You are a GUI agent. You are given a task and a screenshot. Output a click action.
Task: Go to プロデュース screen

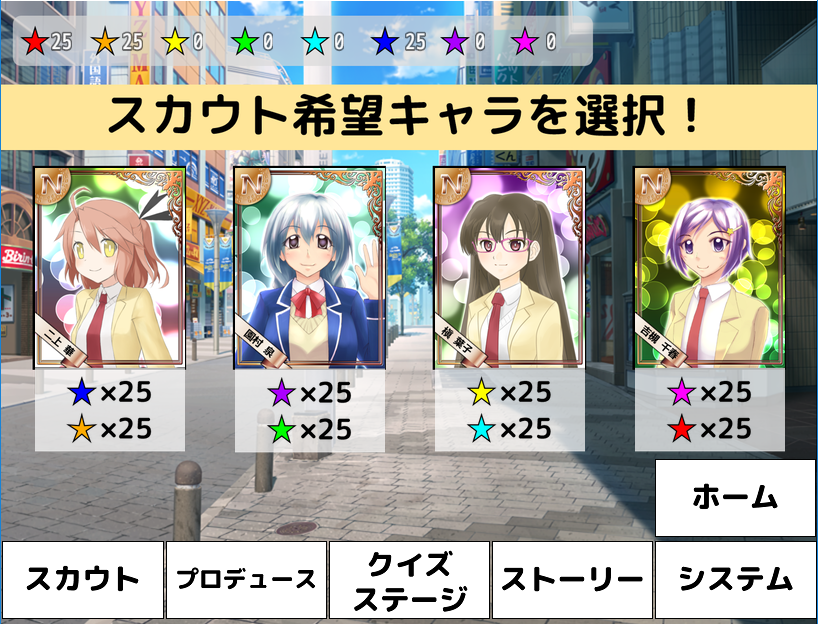246,580
